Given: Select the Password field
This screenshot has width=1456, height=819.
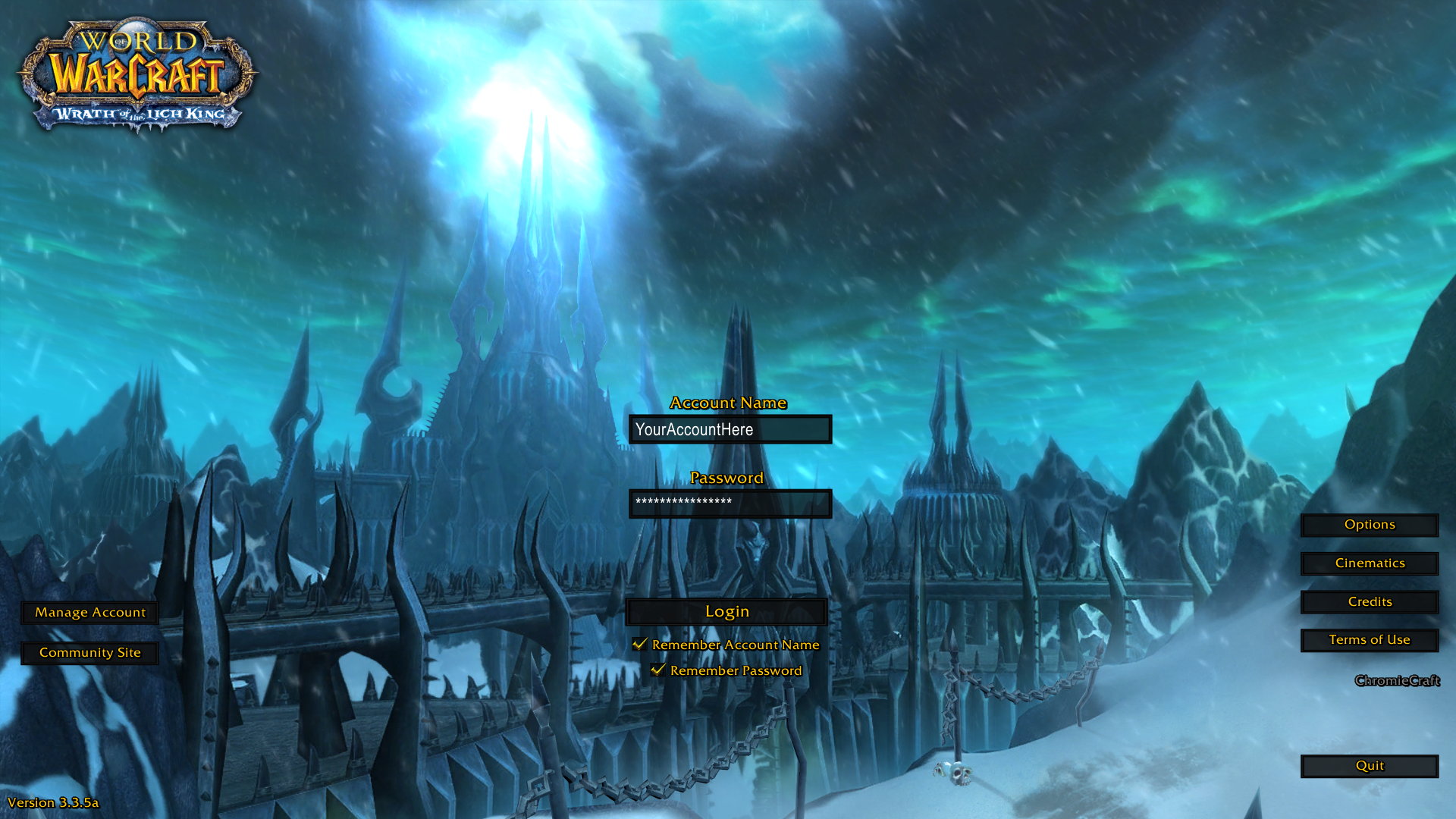Looking at the screenshot, I should click(730, 504).
